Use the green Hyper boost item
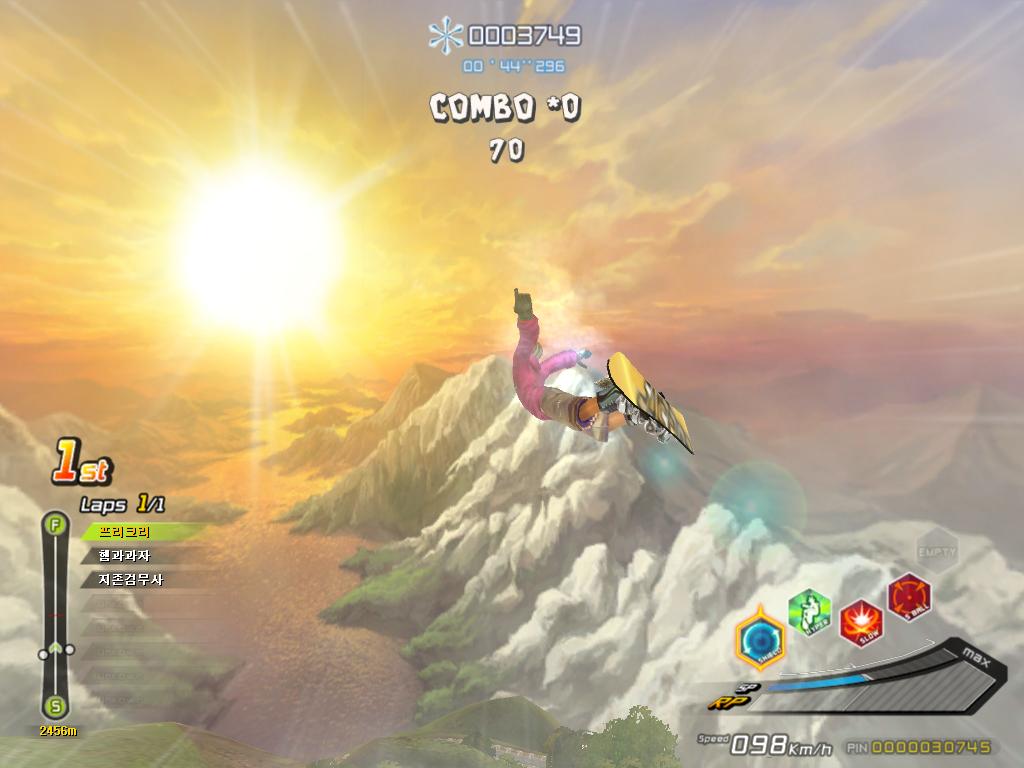The image size is (1024, 768). click(809, 612)
